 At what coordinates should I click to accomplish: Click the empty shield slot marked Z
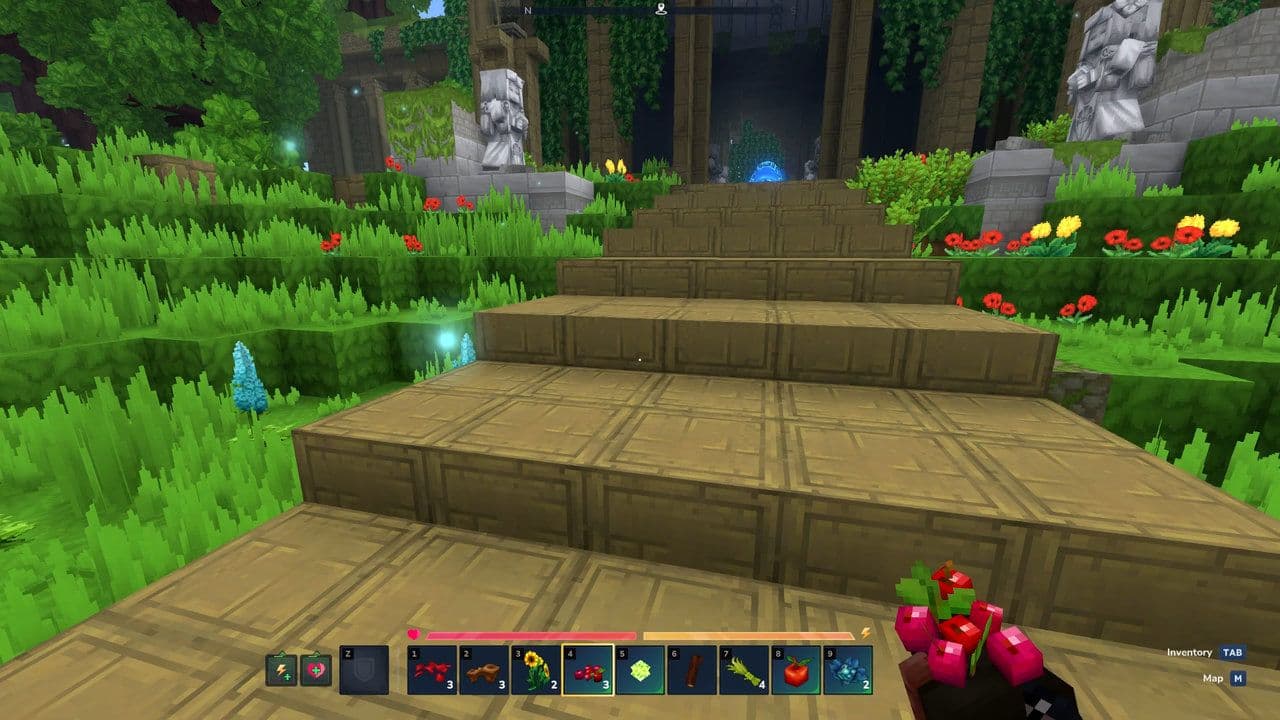364,670
